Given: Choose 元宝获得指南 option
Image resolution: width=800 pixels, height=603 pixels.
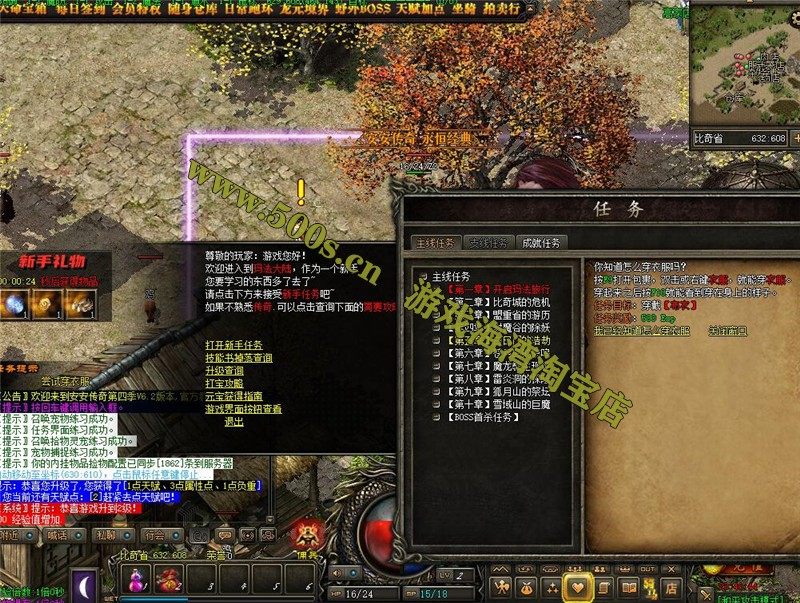Looking at the screenshot, I should [233, 396].
